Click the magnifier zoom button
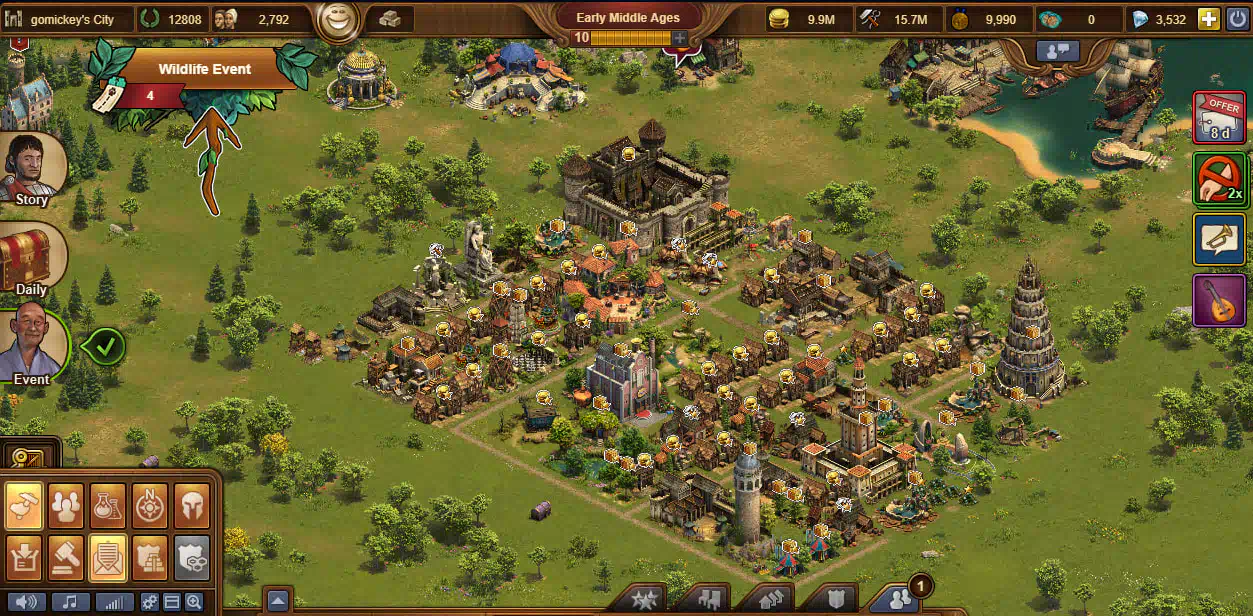The width and height of the screenshot is (1253, 616). coord(193,602)
